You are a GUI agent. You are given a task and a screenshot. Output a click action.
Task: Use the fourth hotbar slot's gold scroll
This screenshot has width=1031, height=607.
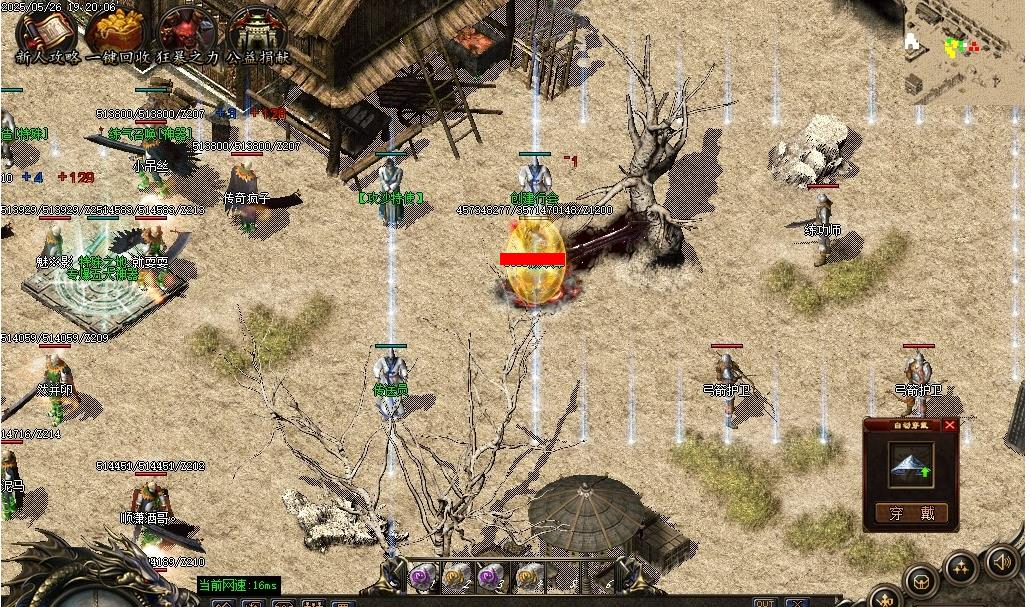coord(528,575)
